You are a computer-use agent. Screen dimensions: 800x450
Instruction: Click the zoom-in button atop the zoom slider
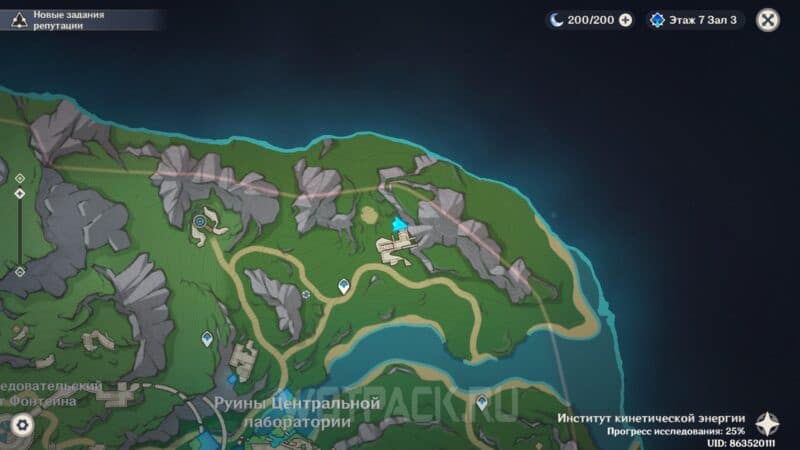coord(19,178)
